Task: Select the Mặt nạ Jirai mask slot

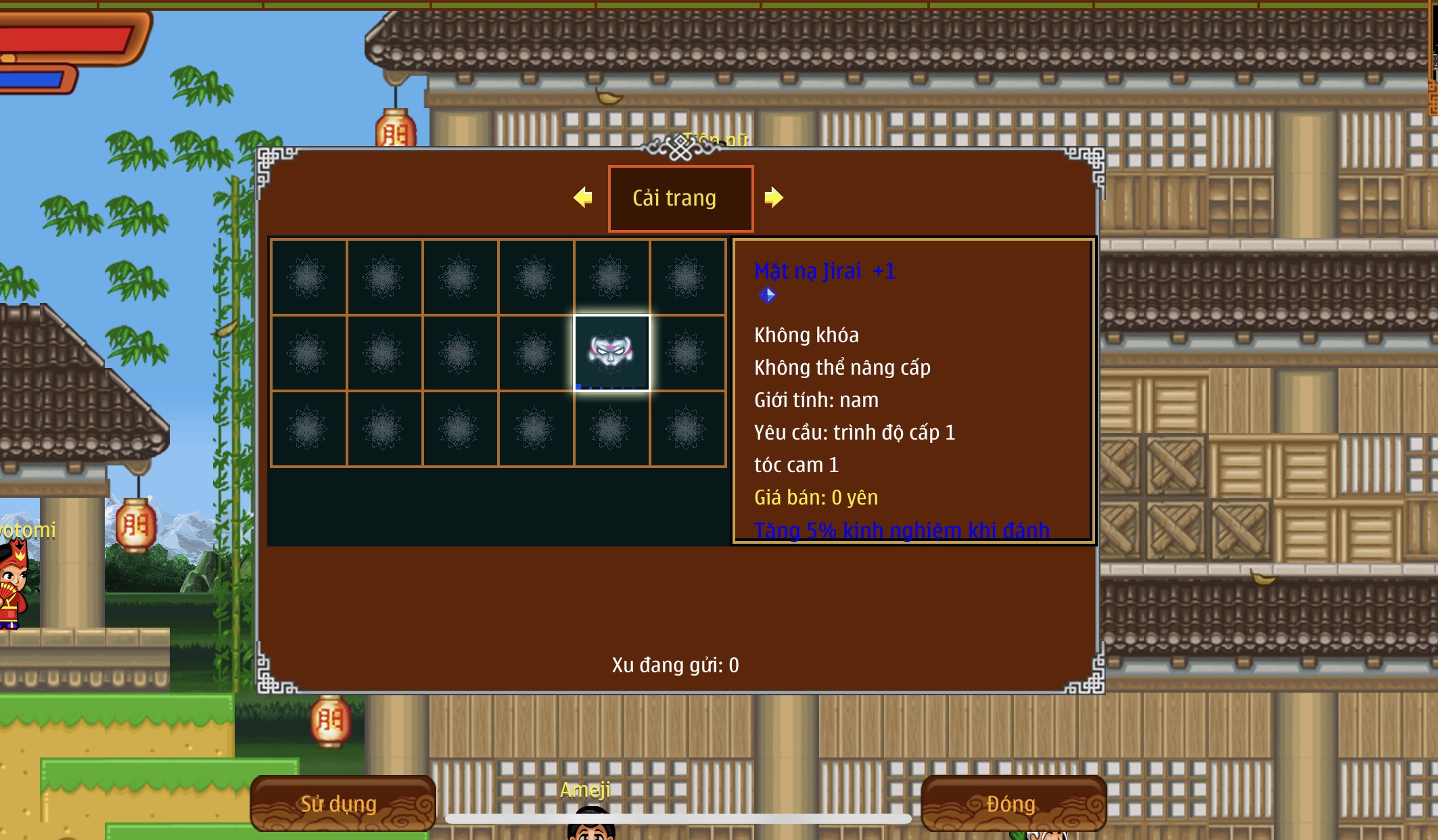Action: point(611,352)
